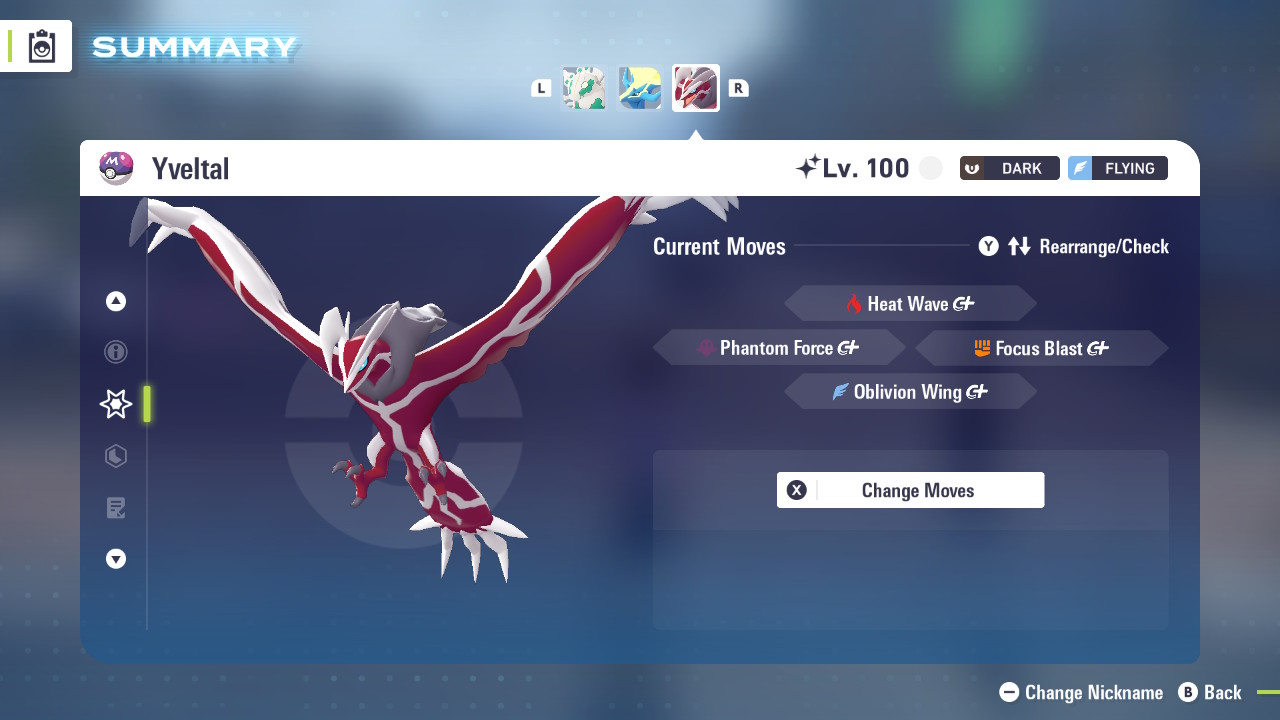The image size is (1280, 720).
Task: Open the Change Moves option
Action: [910, 490]
